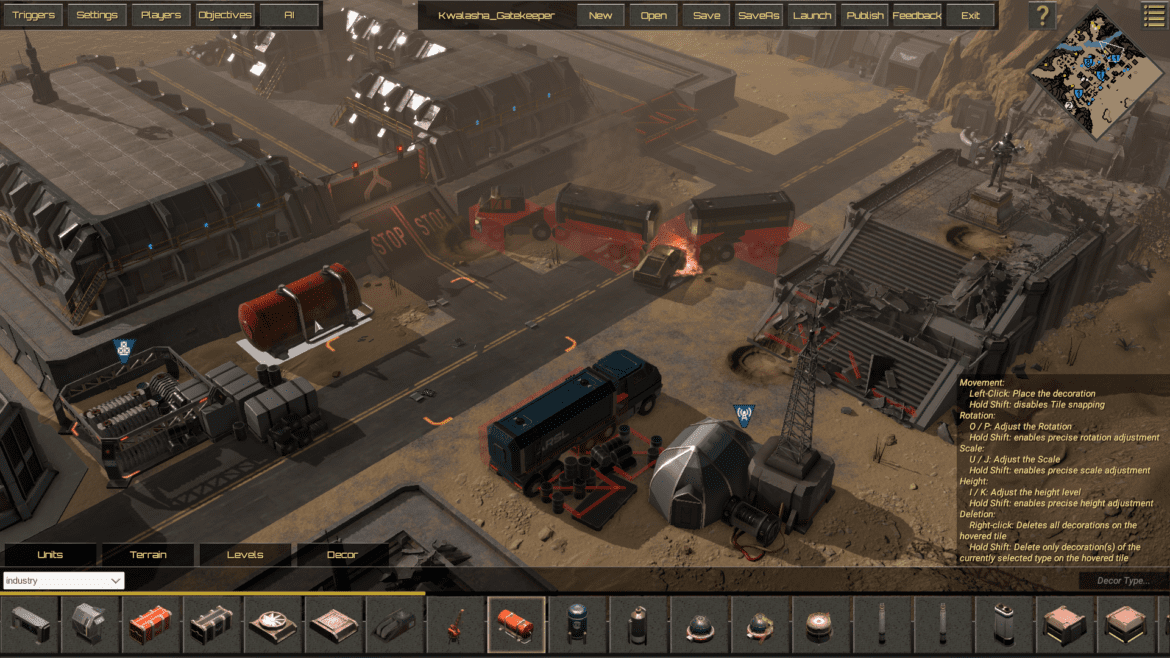Viewport: 1170px width, 658px height.
Task: Show help via the question mark button
Action: tap(1042, 15)
